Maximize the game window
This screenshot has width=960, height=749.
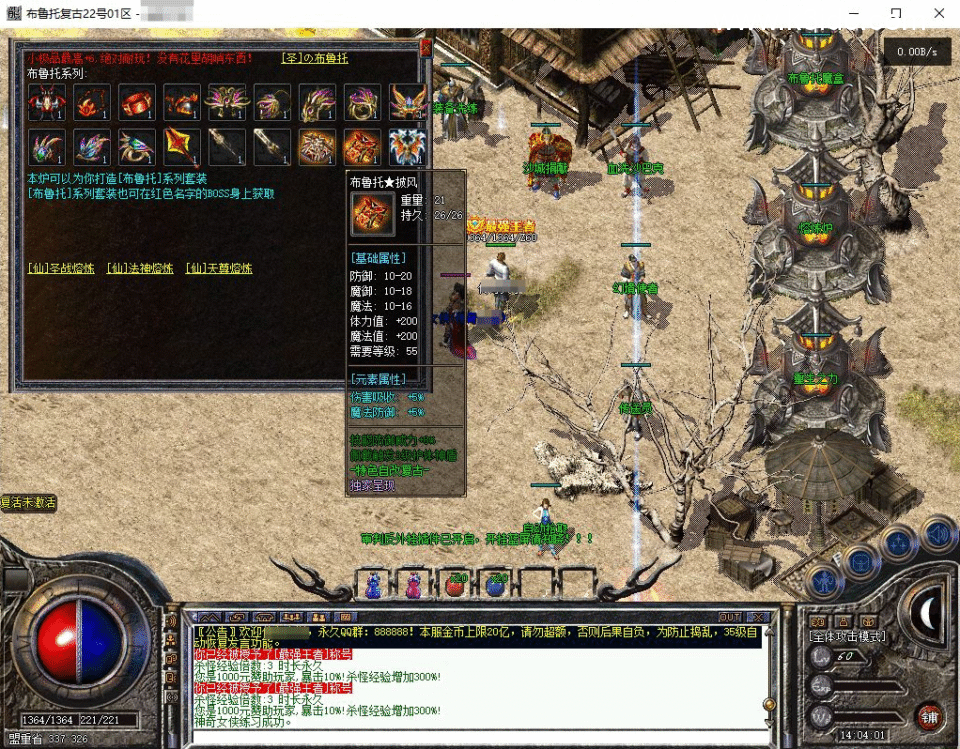[x=895, y=13]
